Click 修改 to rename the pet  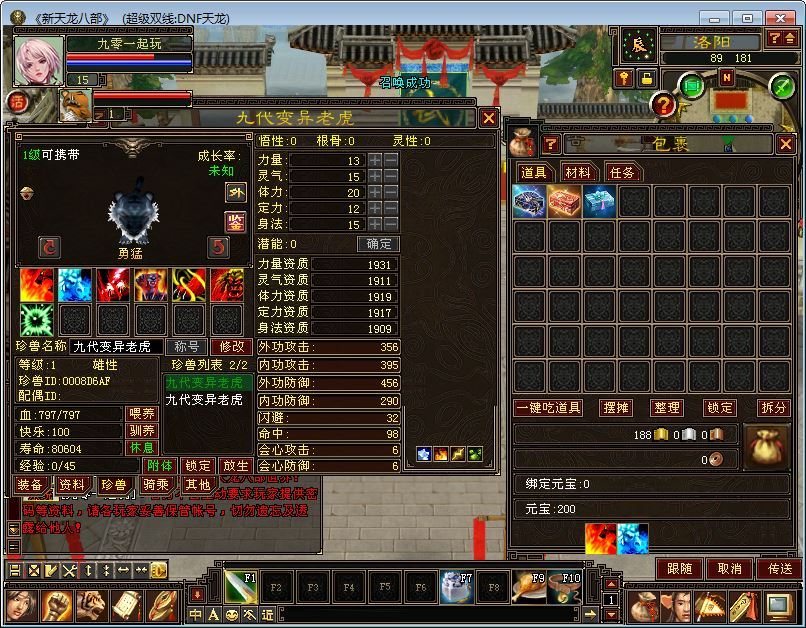tap(231, 346)
